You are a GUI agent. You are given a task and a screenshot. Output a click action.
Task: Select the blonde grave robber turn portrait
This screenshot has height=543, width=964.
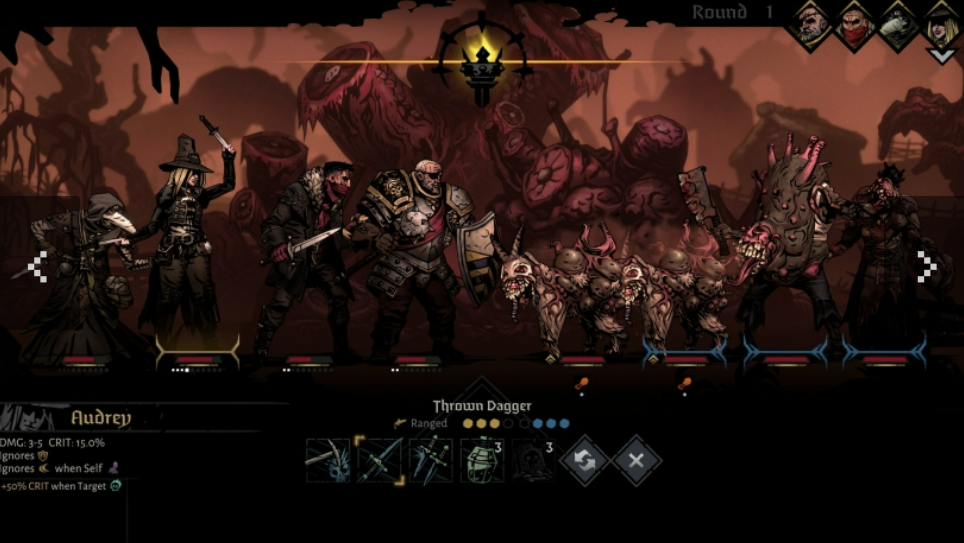coord(941,23)
